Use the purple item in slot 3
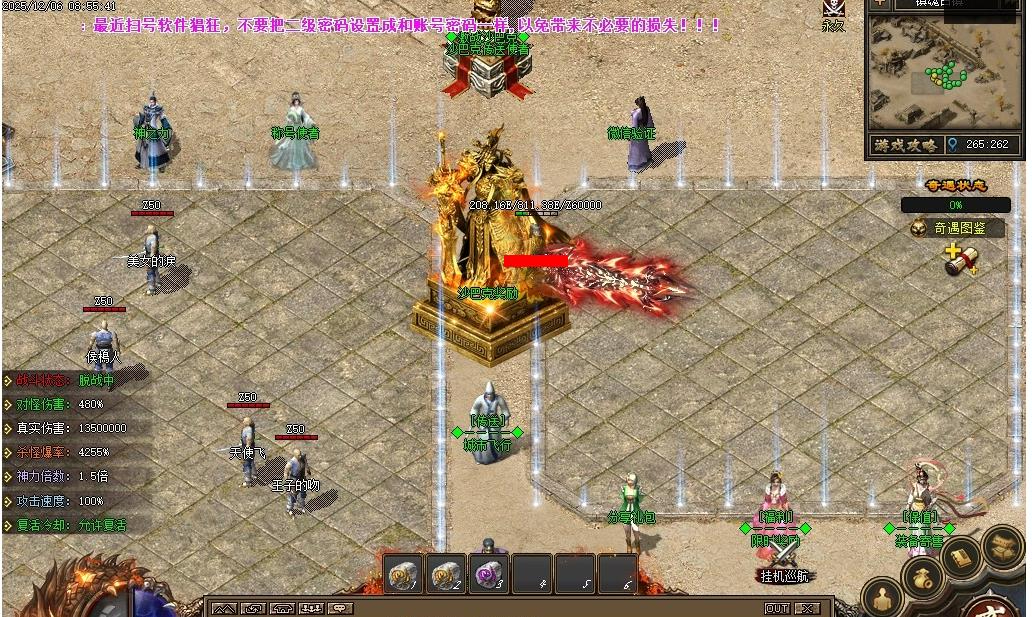 coord(488,574)
